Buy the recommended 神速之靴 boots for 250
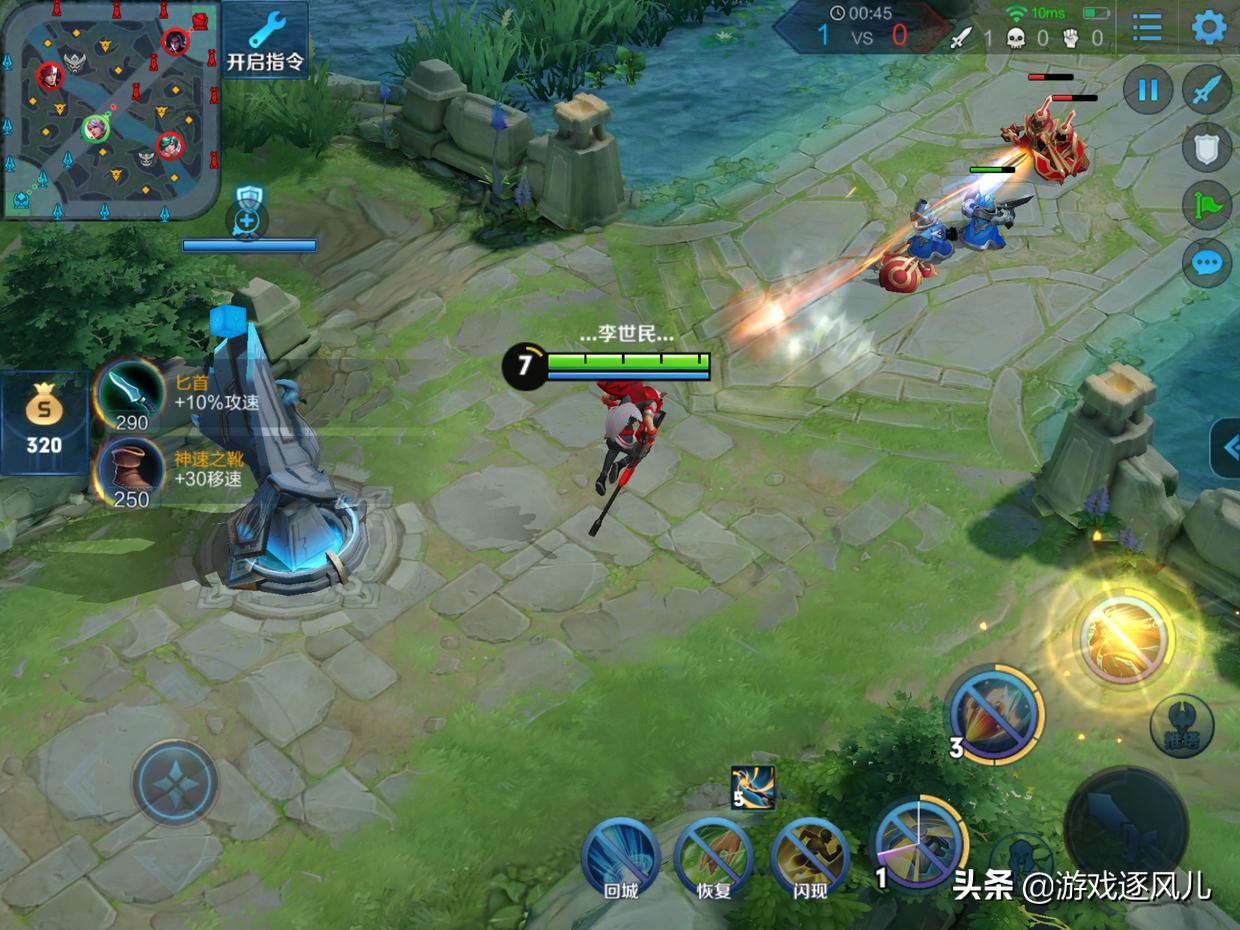Image resolution: width=1240 pixels, height=930 pixels. pos(130,472)
